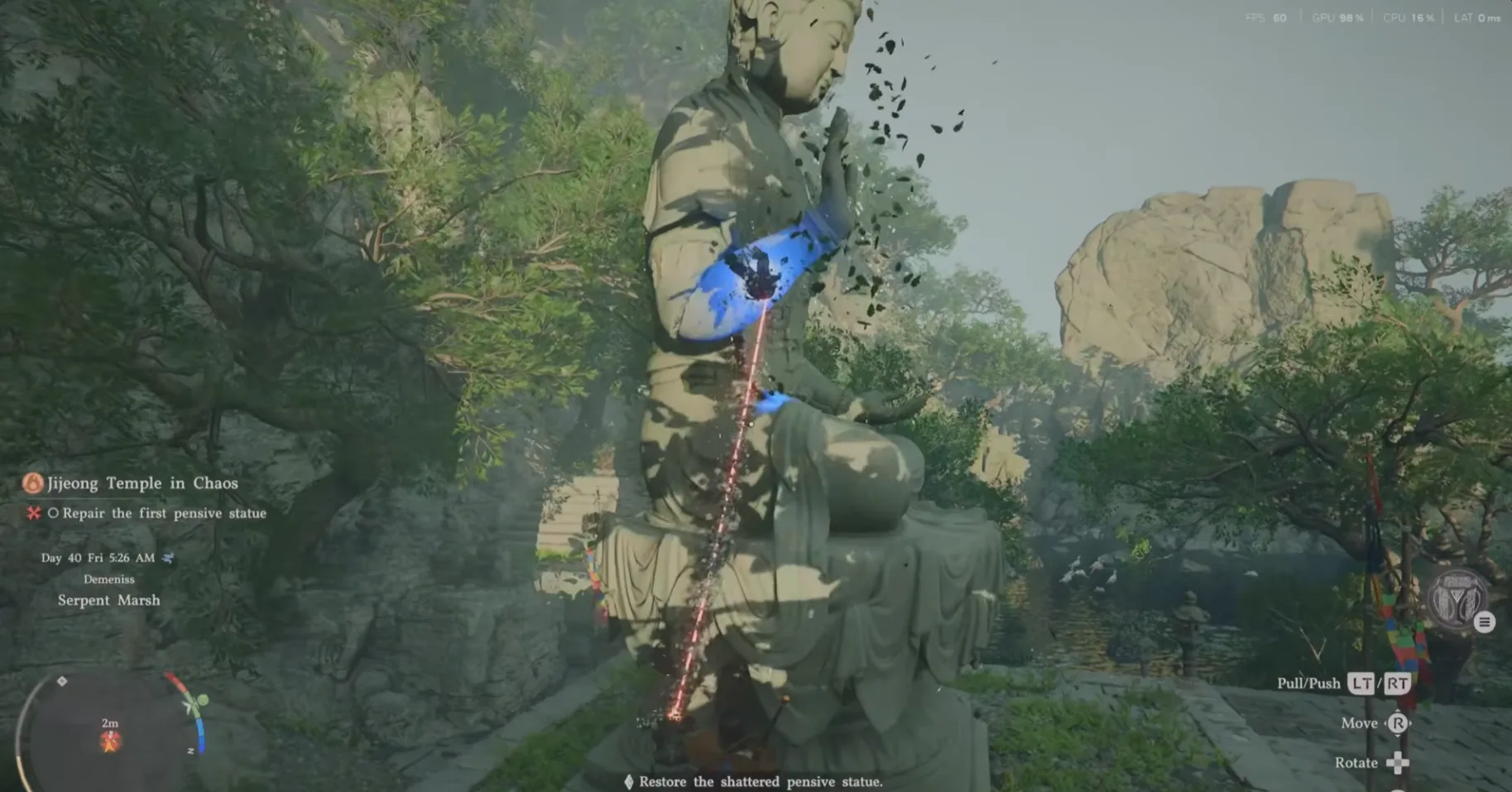Click the orange quest marker on the minimap

(x=110, y=742)
